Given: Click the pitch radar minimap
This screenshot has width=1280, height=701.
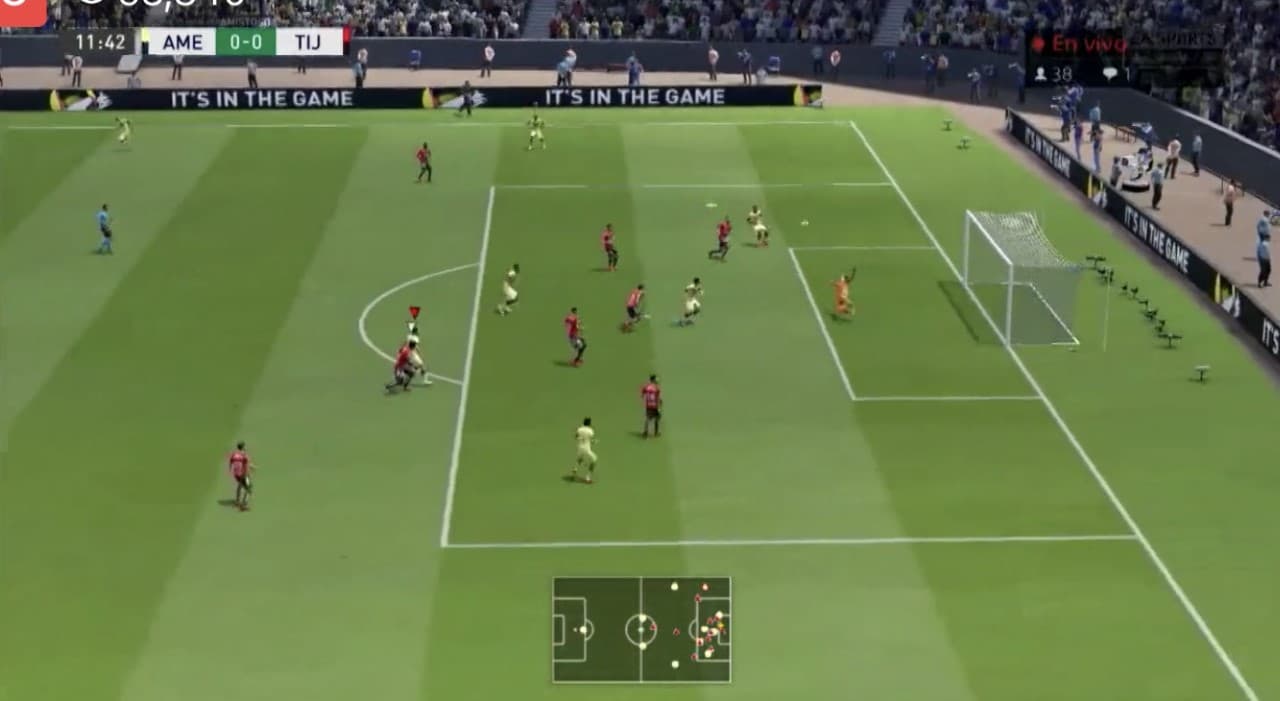Looking at the screenshot, I should point(641,629).
